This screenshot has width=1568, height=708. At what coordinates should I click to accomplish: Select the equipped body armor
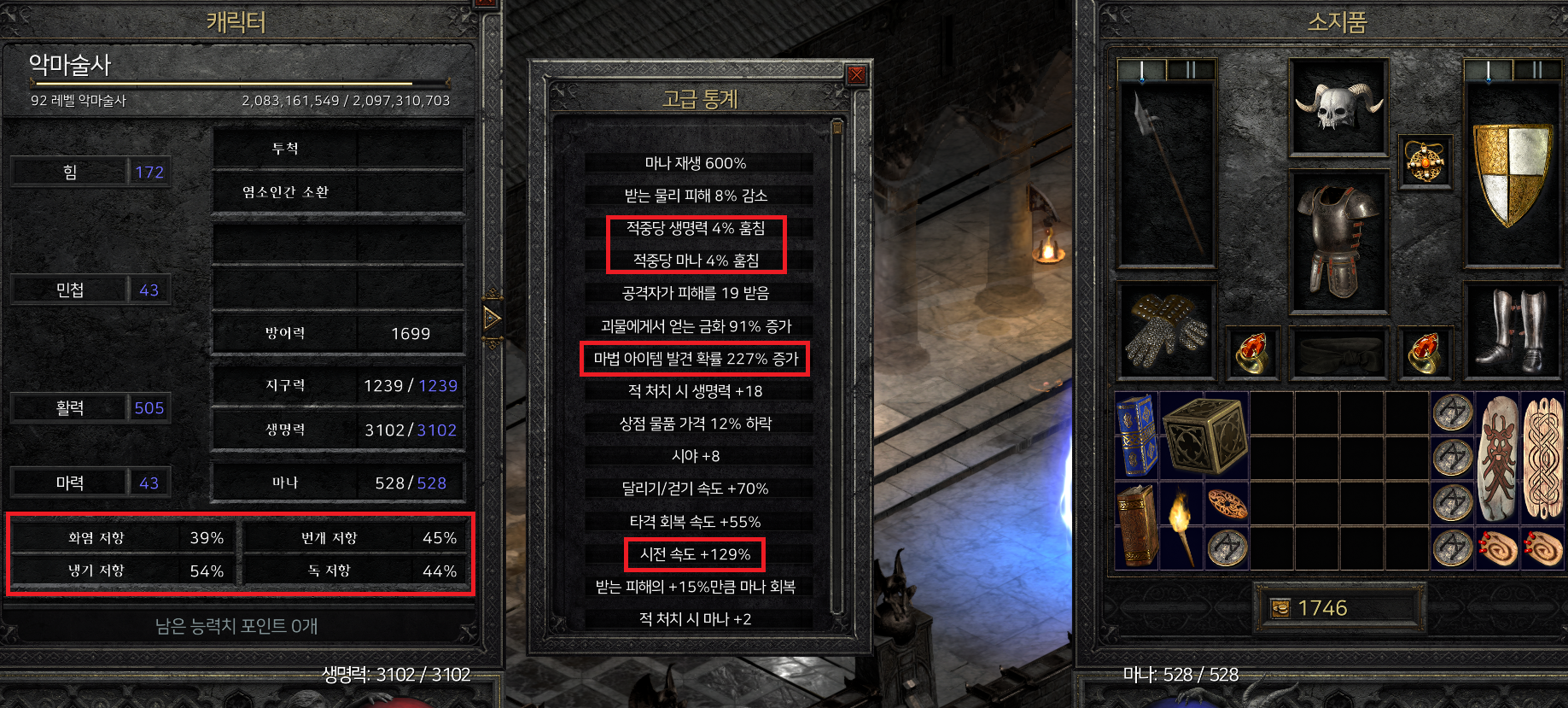coord(1338,241)
